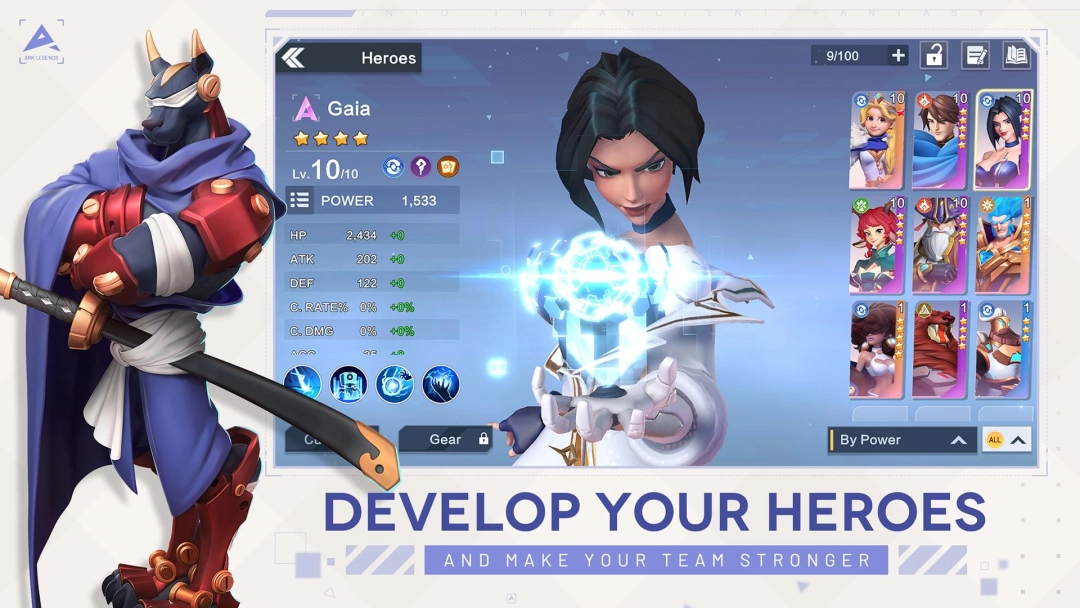Open the notes icon with the pencil
The height and width of the screenshot is (608, 1080).
click(975, 56)
